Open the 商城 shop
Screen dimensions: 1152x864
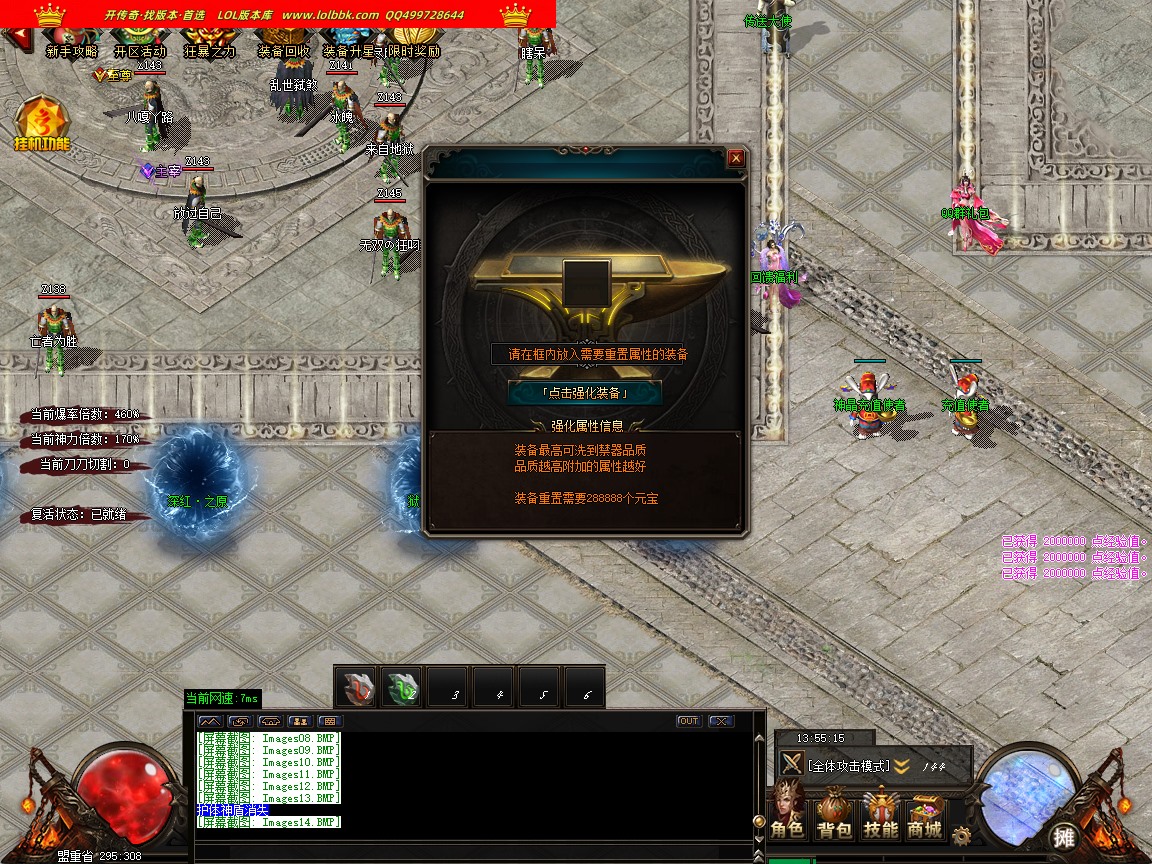coord(925,815)
